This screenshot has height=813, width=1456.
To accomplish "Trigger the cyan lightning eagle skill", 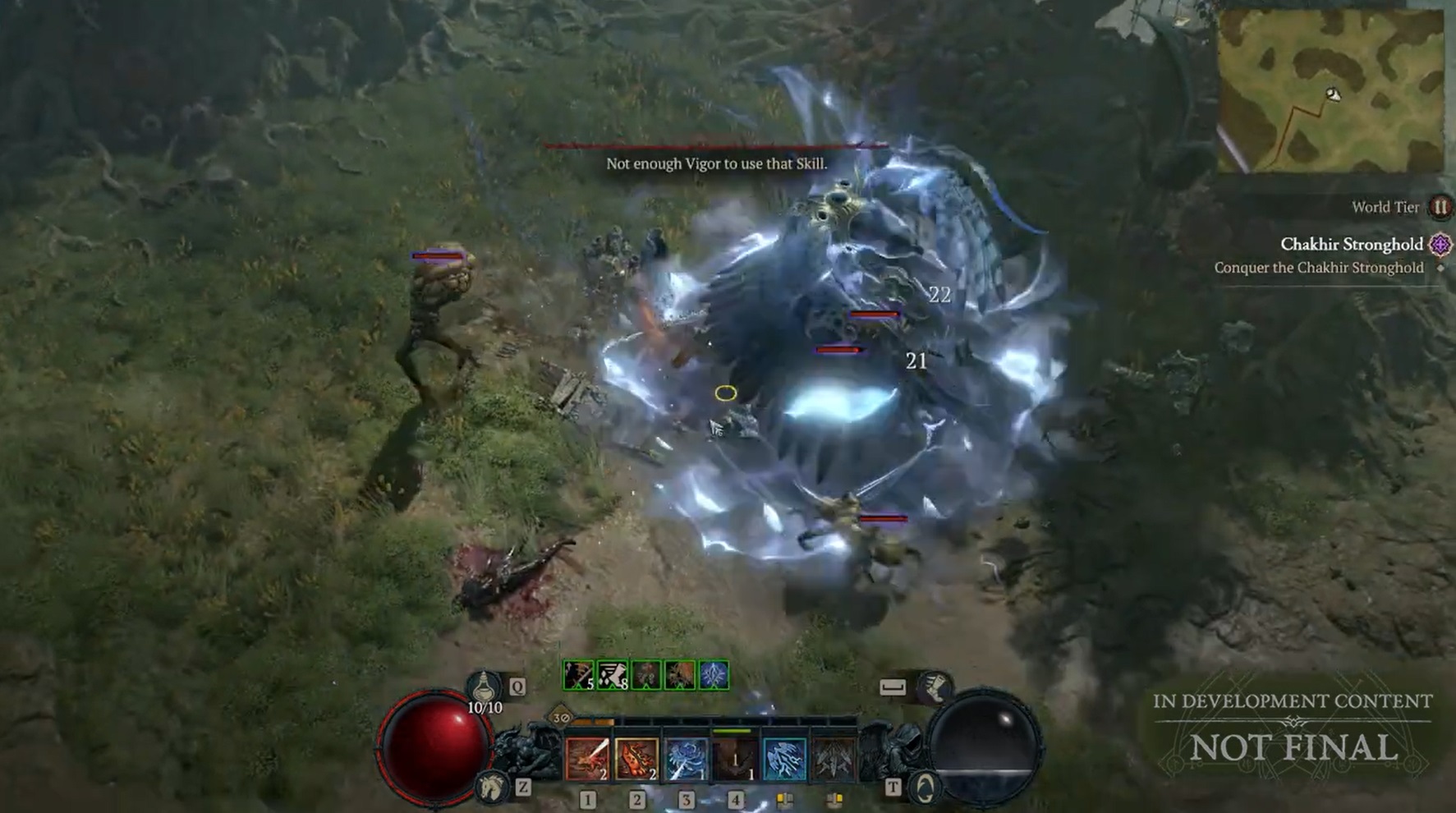I will [784, 758].
